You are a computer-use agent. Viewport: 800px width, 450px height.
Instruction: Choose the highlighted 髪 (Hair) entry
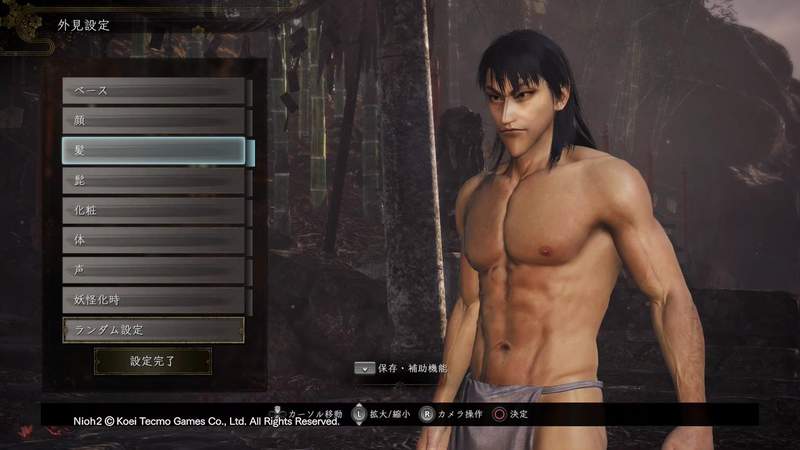pyautogui.click(x=154, y=151)
